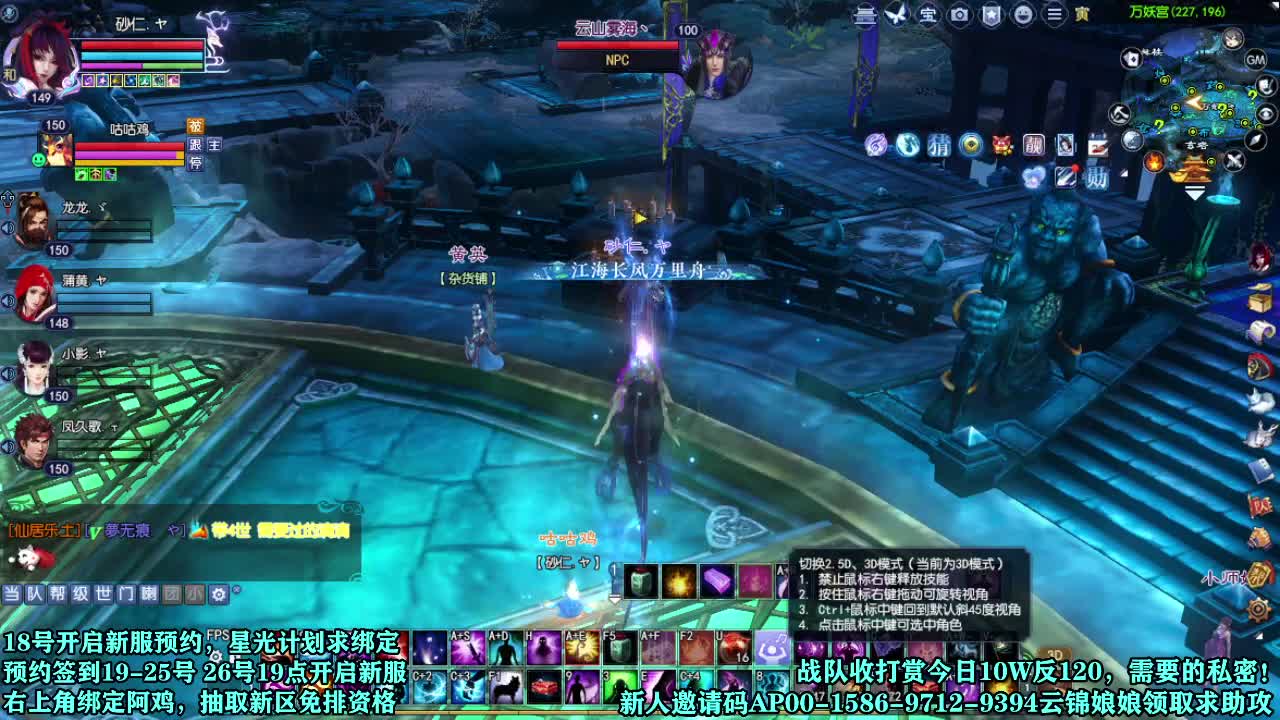Open the smiley emoji icon on top toolbar

point(1025,15)
